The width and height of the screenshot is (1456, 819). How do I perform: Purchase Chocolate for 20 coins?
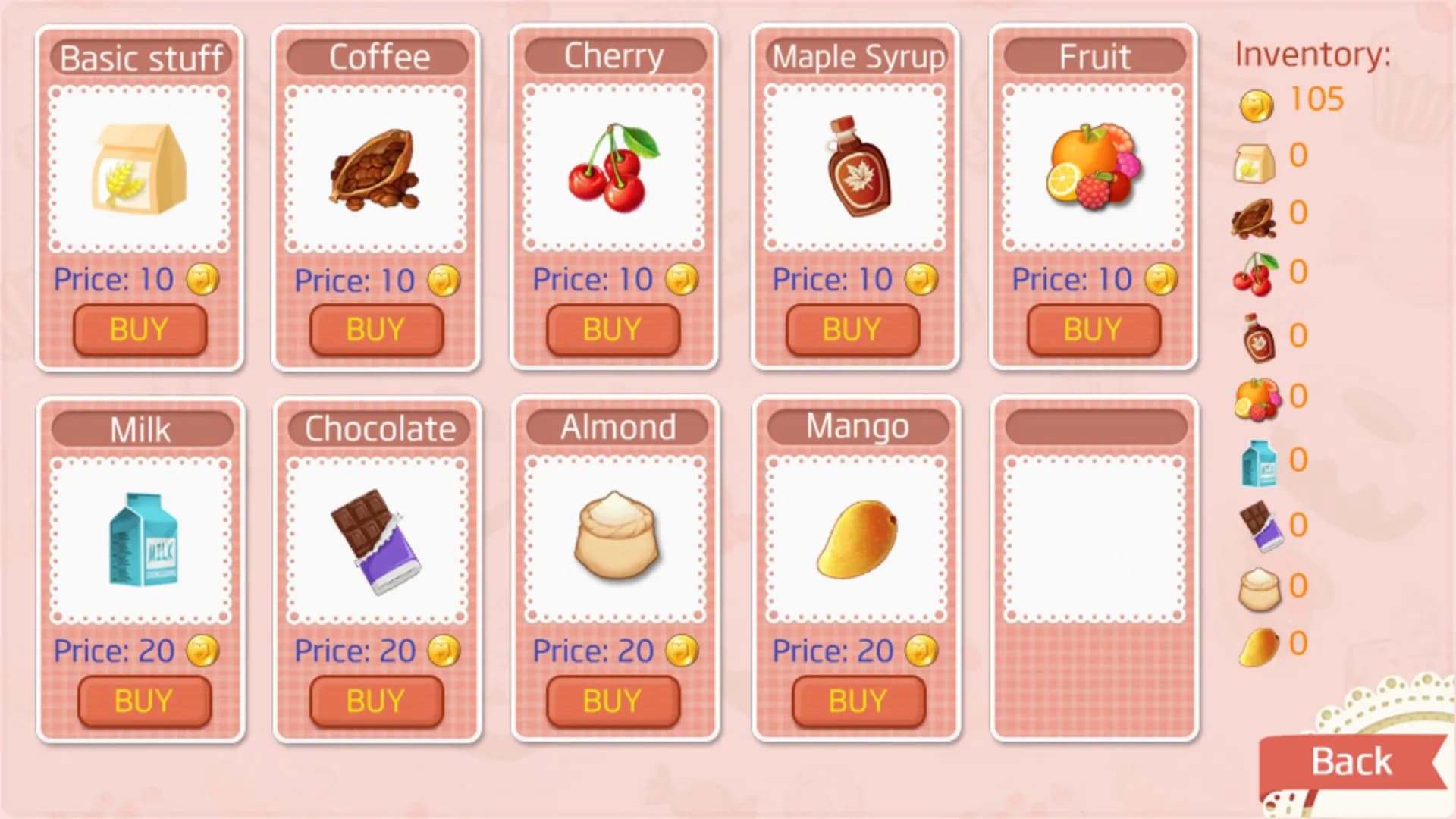[x=376, y=701]
